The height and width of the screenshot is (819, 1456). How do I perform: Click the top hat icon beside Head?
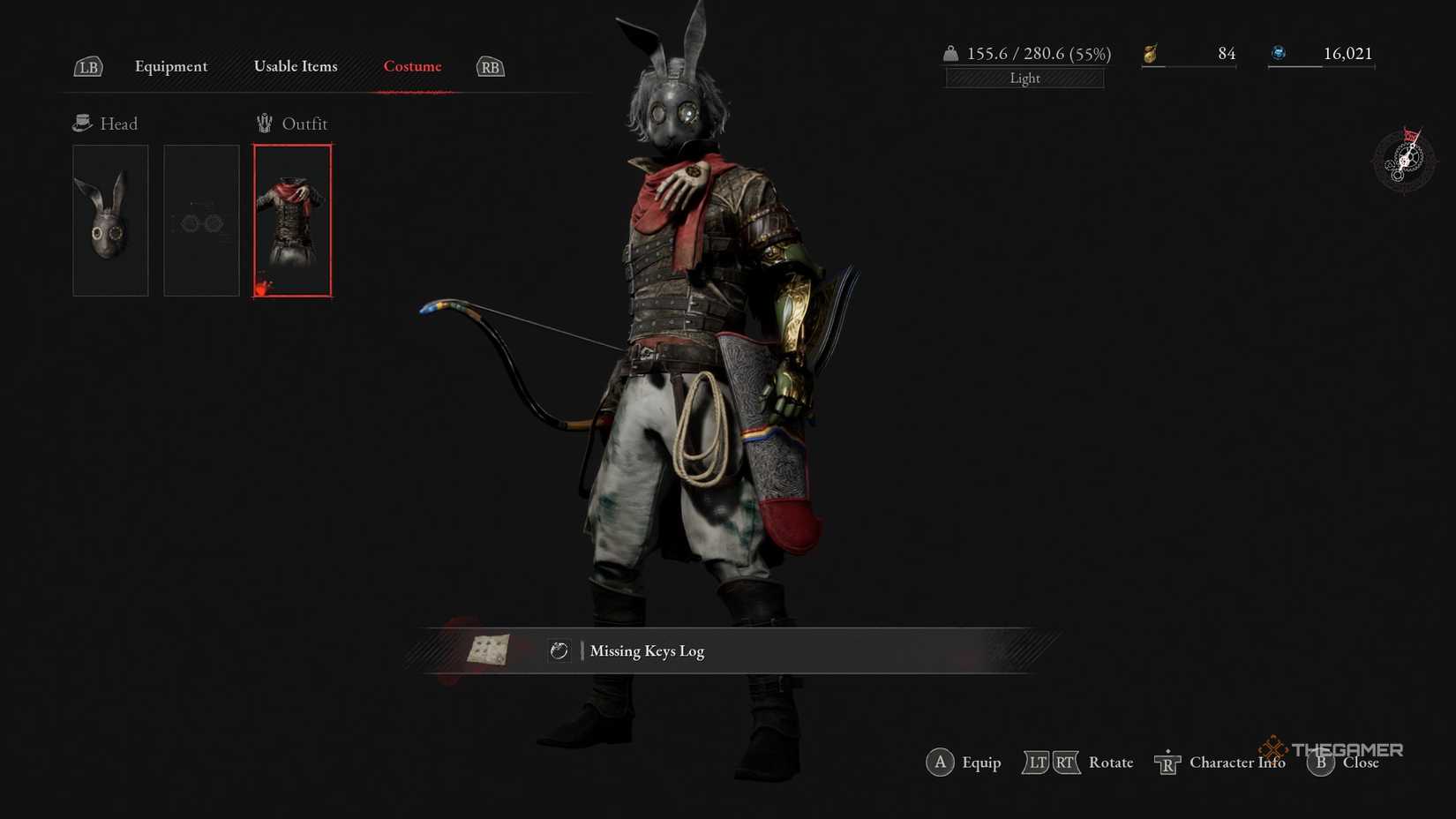tap(82, 122)
